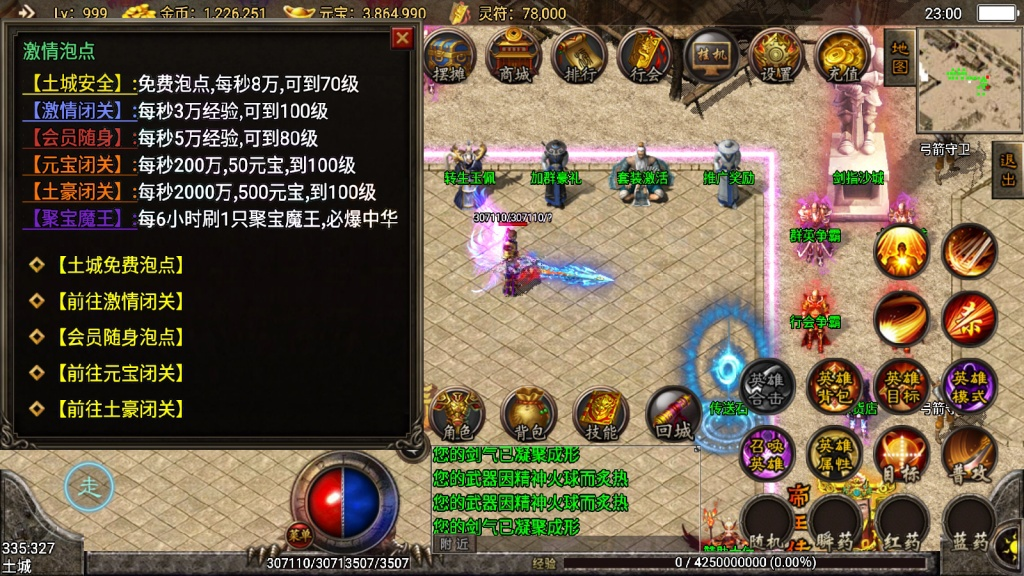Open the 排行 ranking icon
The width and height of the screenshot is (1024, 576).
579,54
